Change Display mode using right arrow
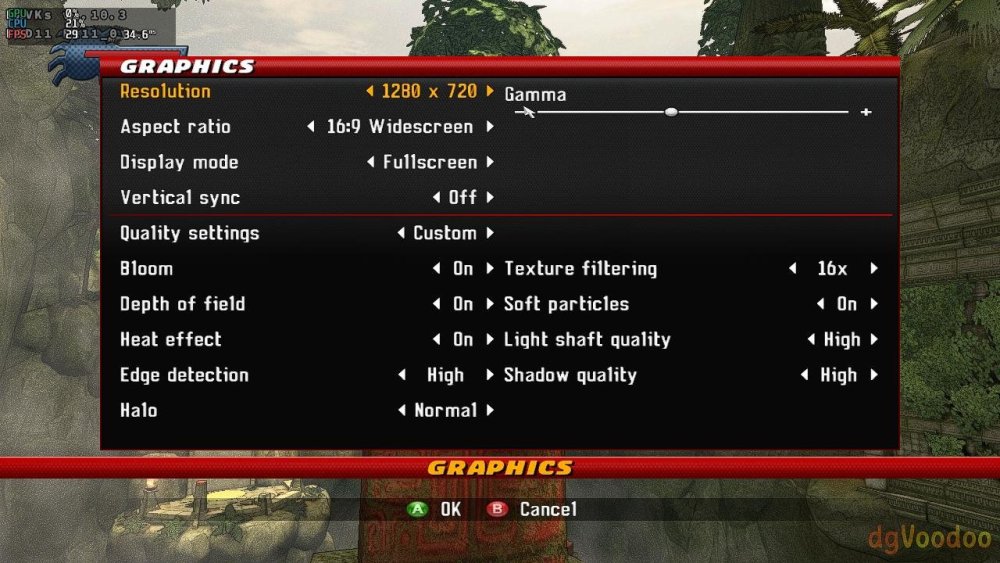This screenshot has height=563, width=1000. pos(490,162)
